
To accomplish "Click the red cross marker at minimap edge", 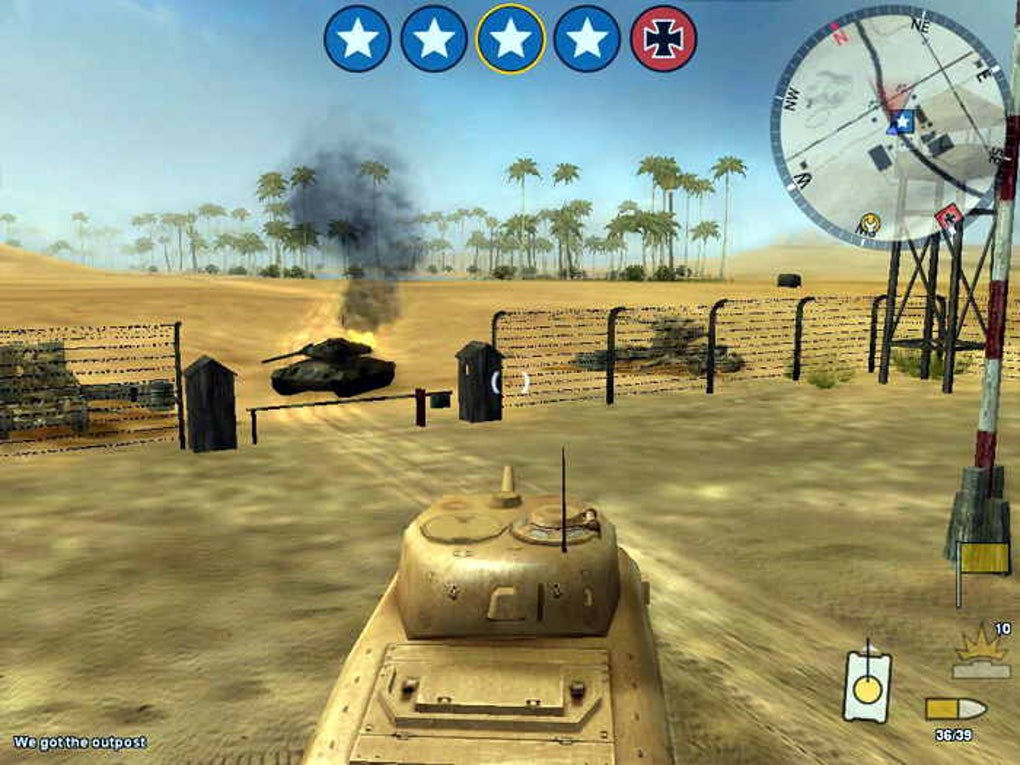I will coord(948,214).
